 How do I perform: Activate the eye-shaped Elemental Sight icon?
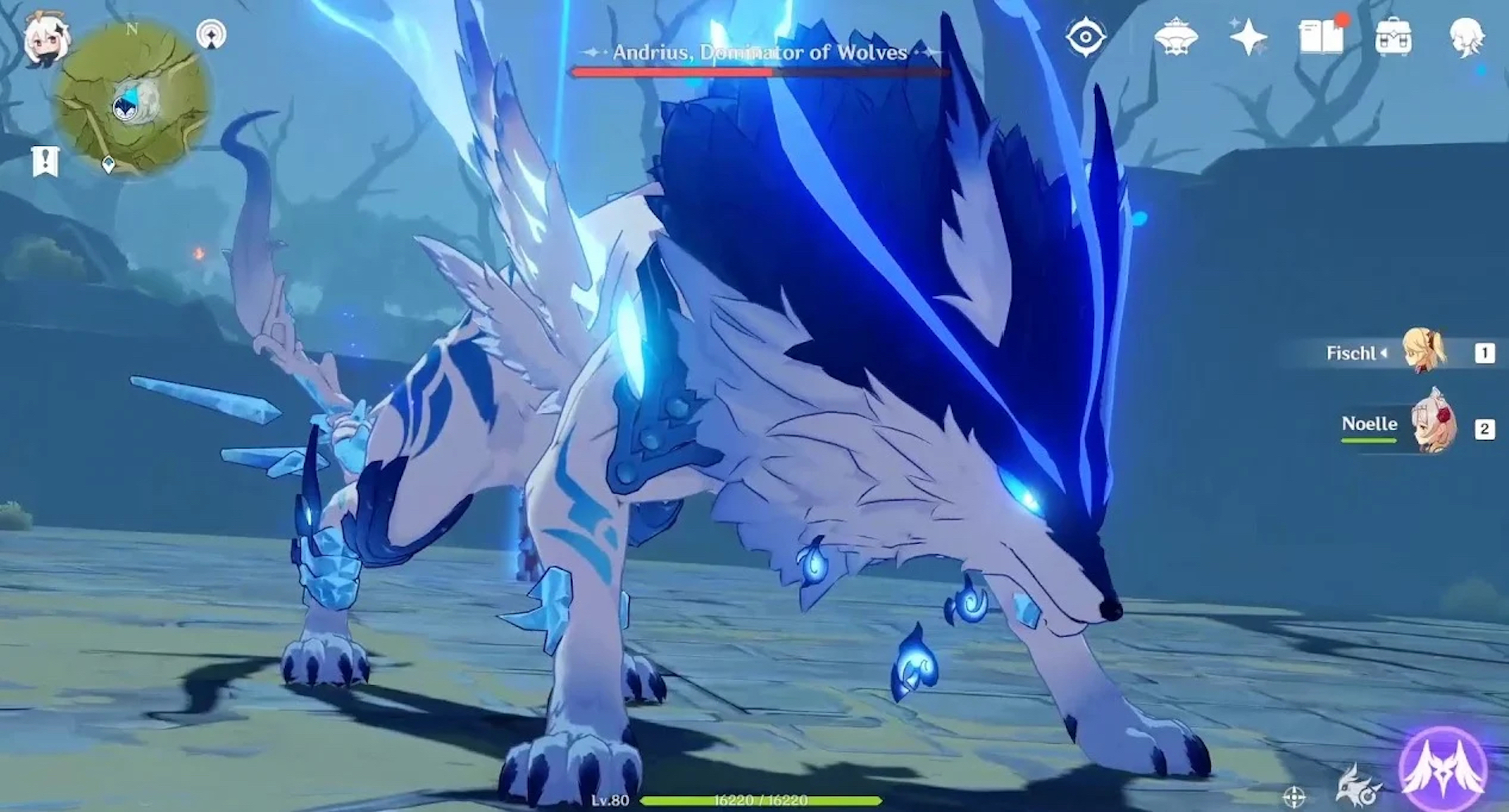click(x=1085, y=37)
